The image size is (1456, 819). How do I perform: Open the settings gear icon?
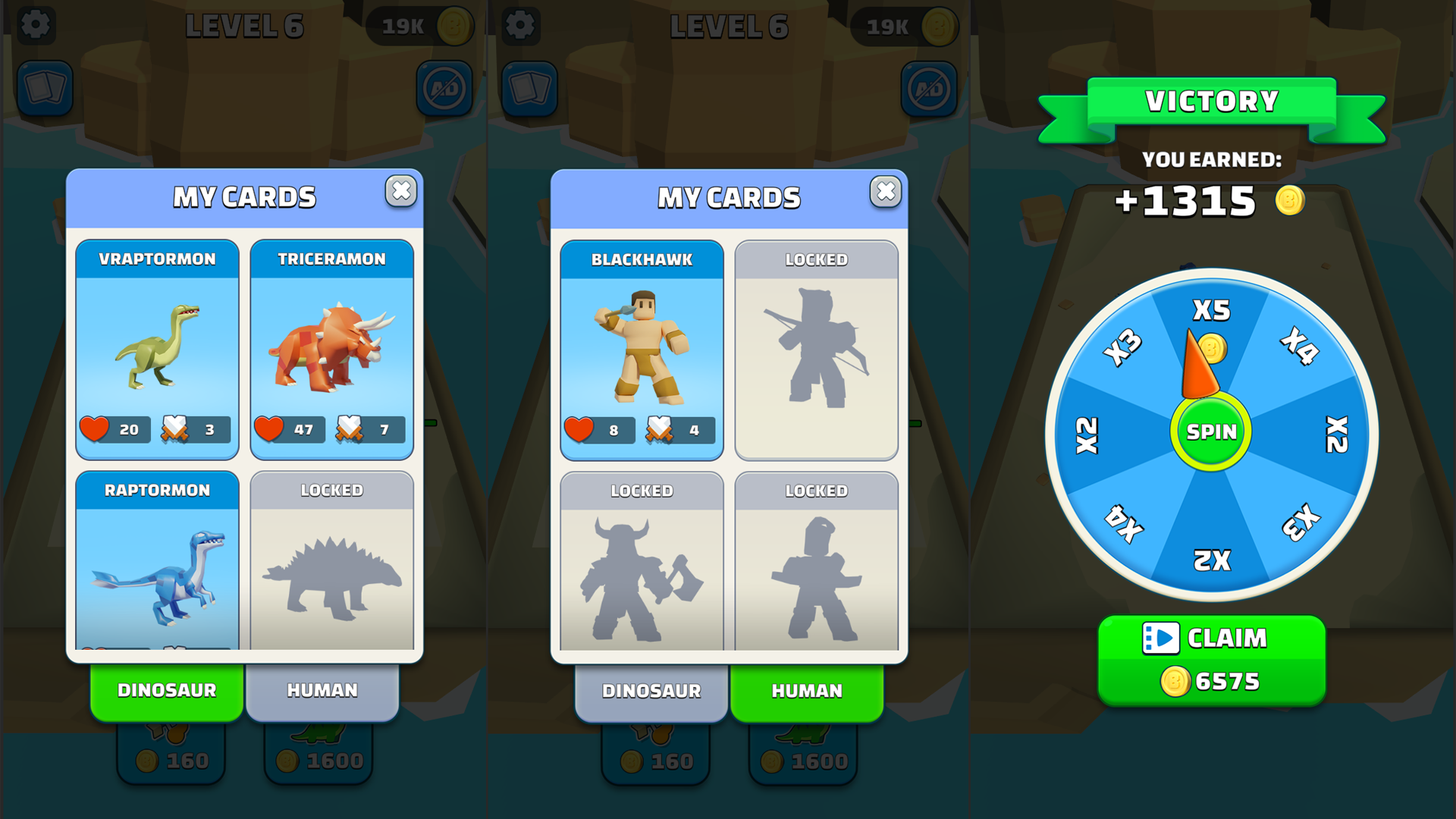point(36,25)
